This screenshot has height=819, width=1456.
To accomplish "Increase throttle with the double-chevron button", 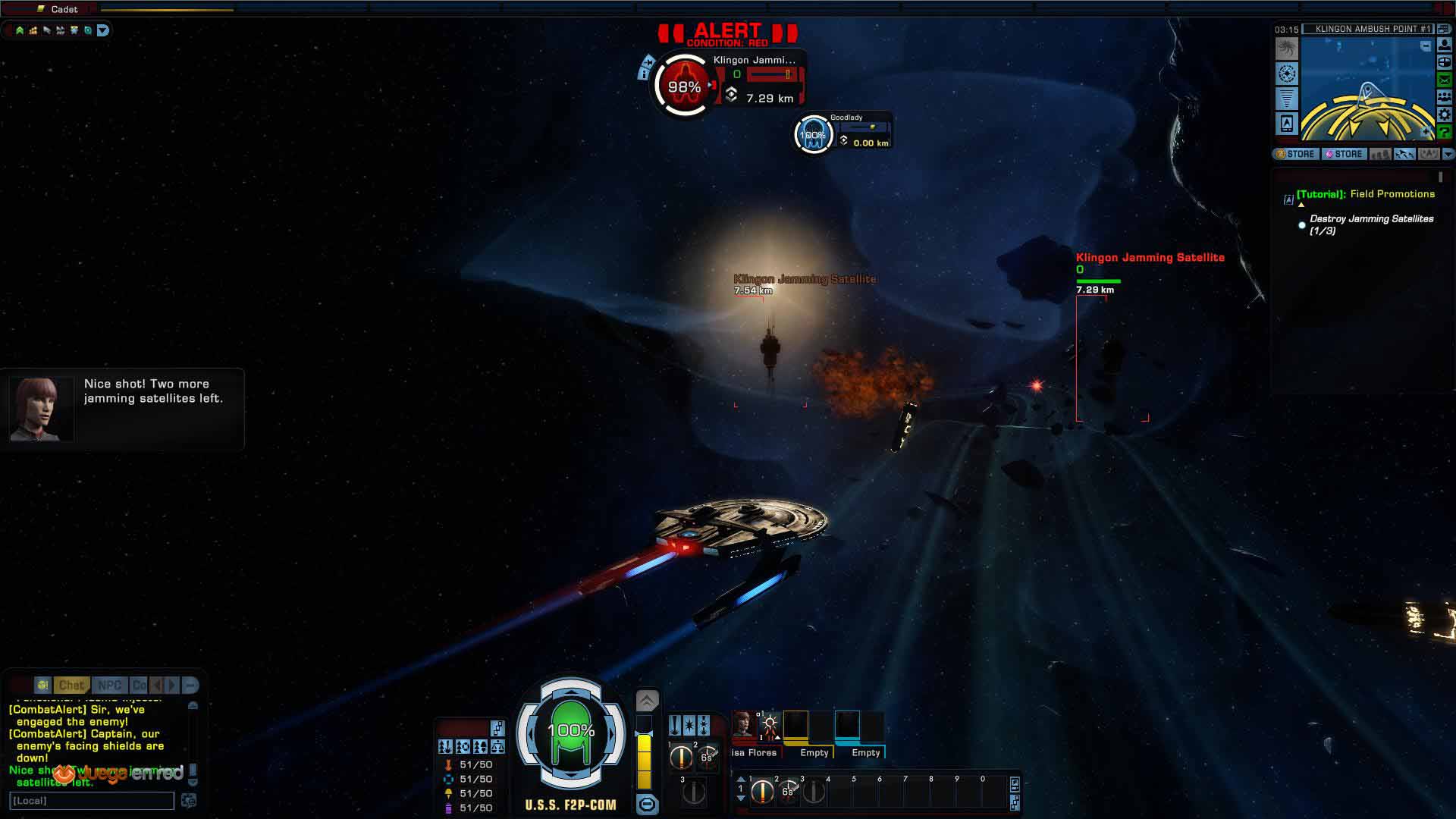I will 647,701.
